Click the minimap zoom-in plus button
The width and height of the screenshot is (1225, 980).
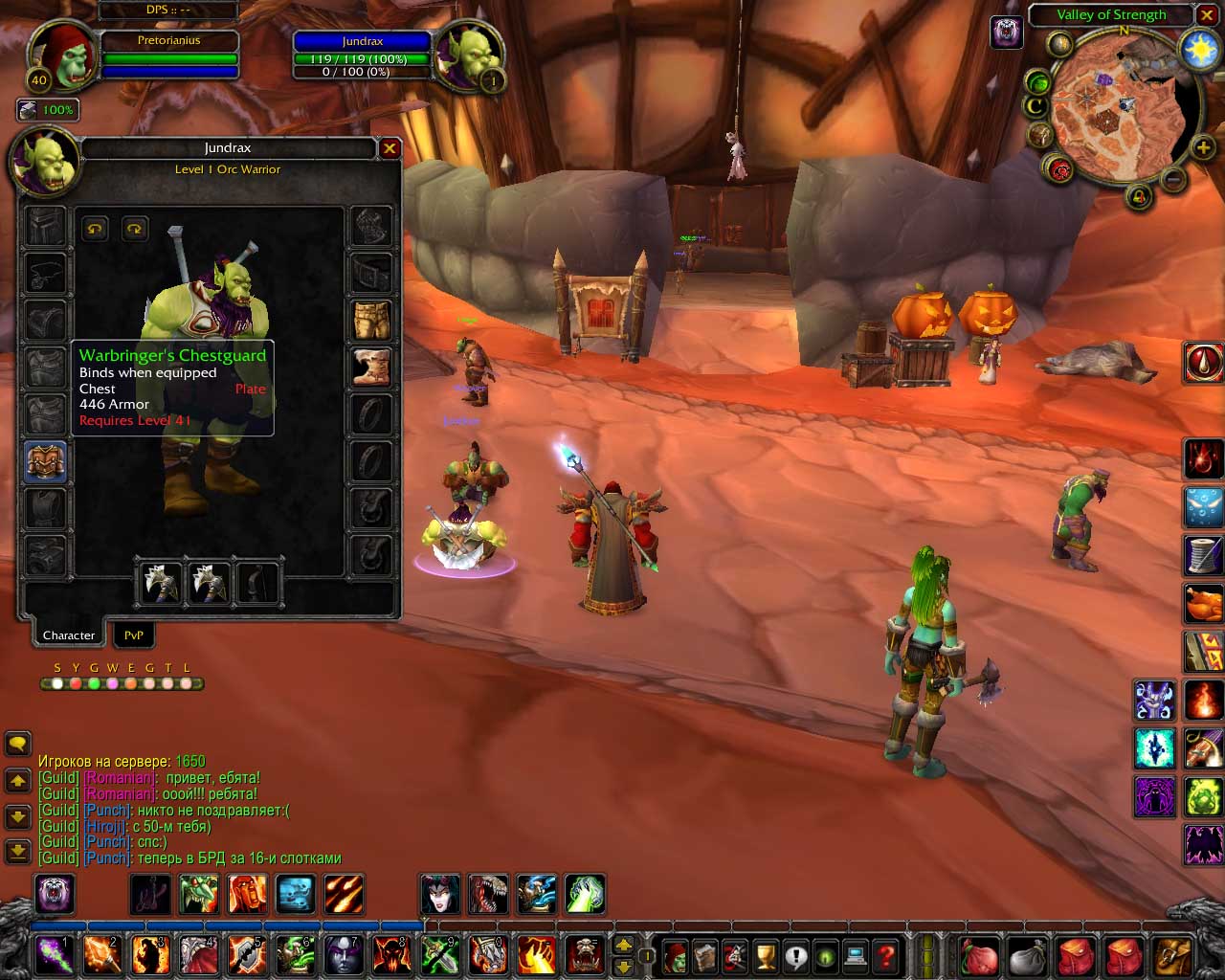tap(1203, 147)
